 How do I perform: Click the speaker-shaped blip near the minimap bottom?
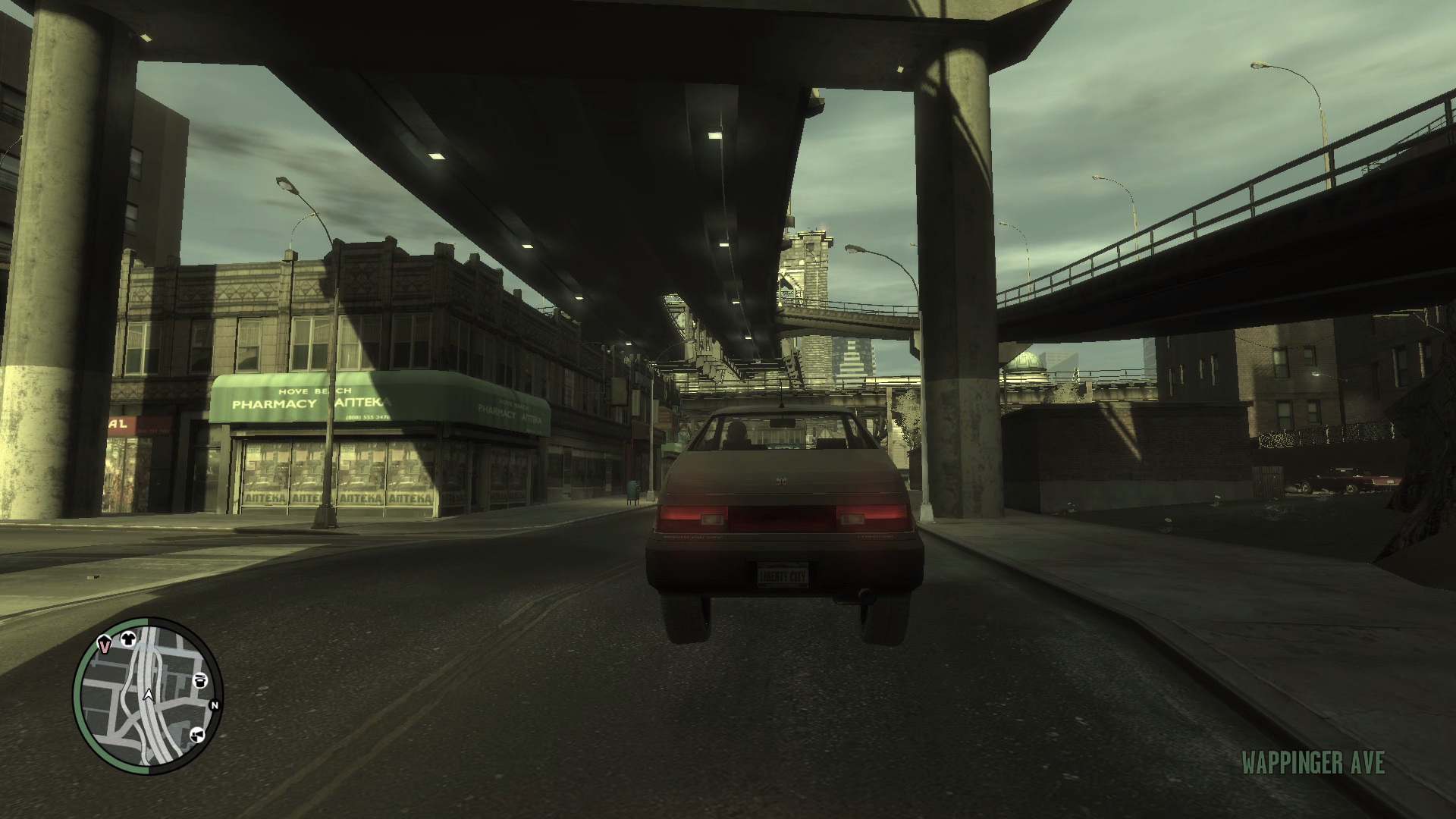(x=198, y=735)
